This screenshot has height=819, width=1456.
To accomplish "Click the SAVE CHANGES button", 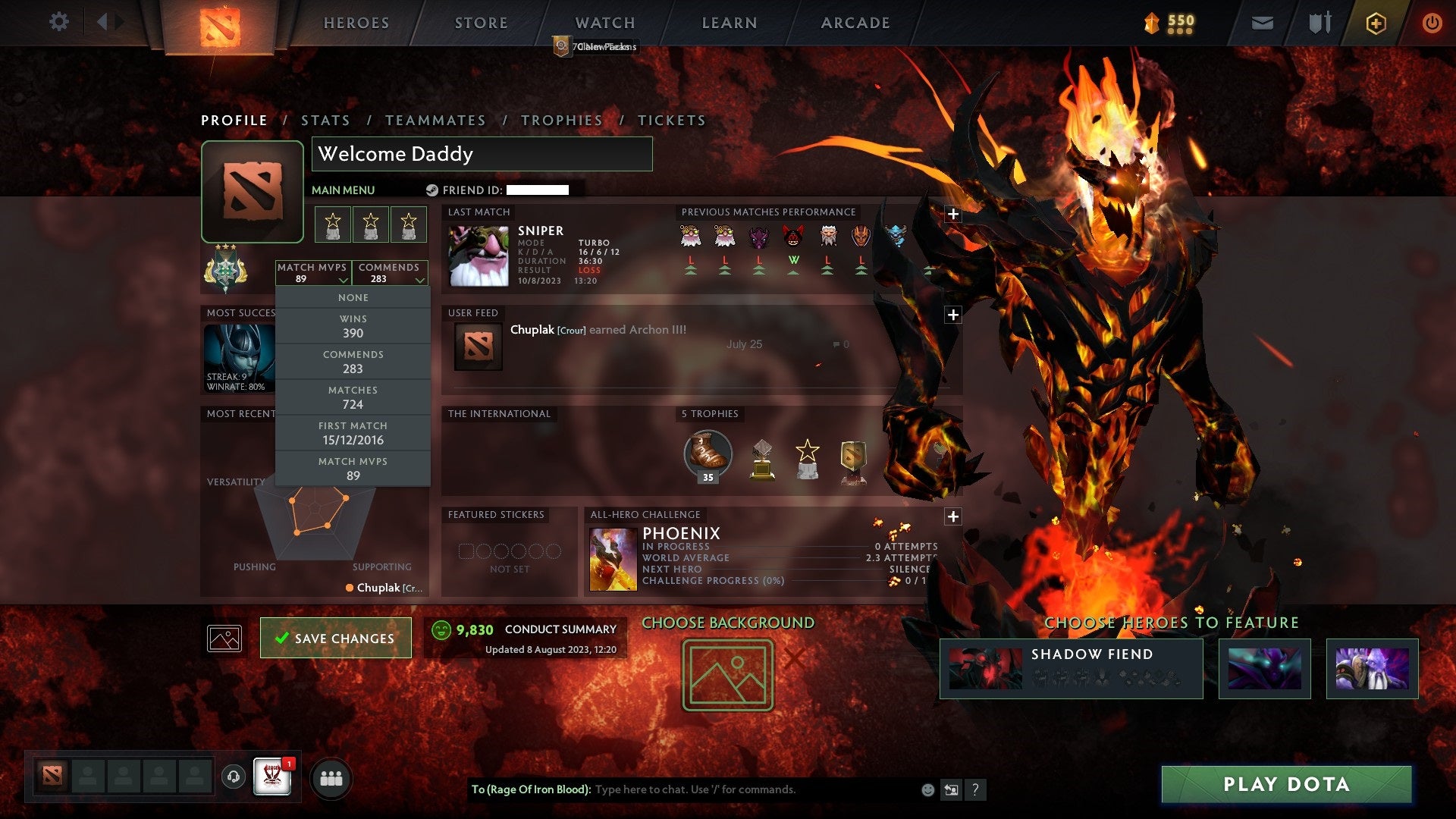I will click(335, 638).
